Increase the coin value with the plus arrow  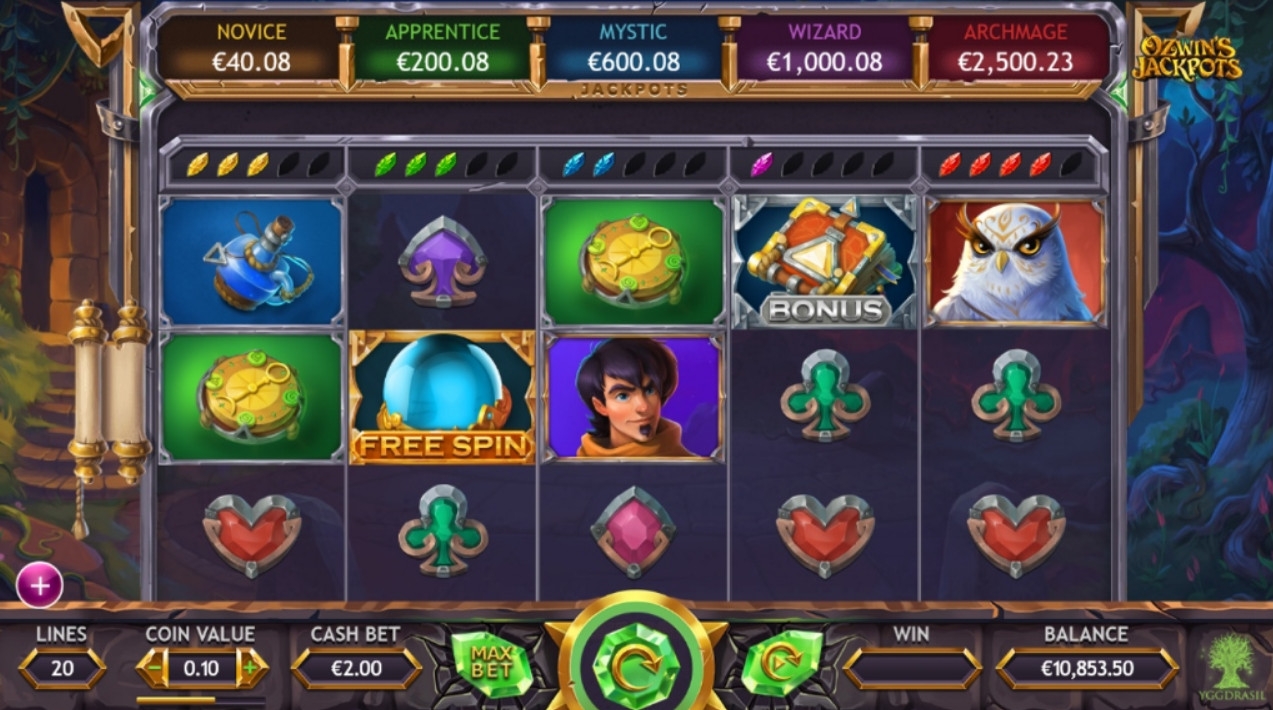coord(251,667)
